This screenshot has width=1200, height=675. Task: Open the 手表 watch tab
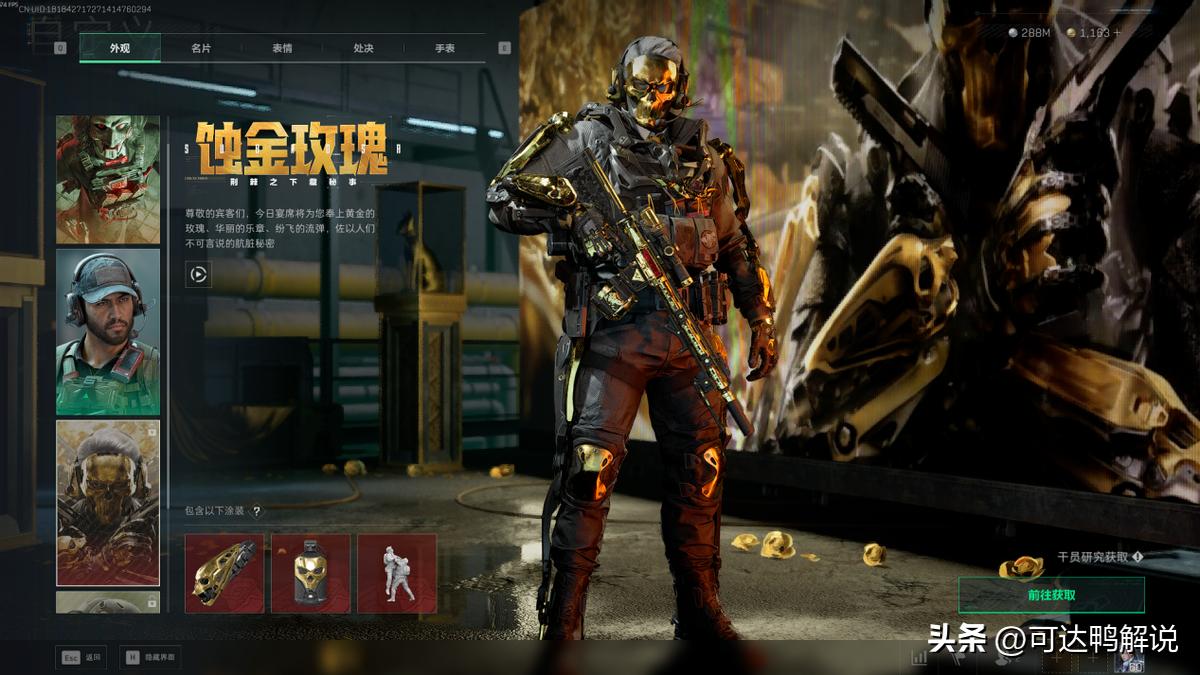click(444, 48)
